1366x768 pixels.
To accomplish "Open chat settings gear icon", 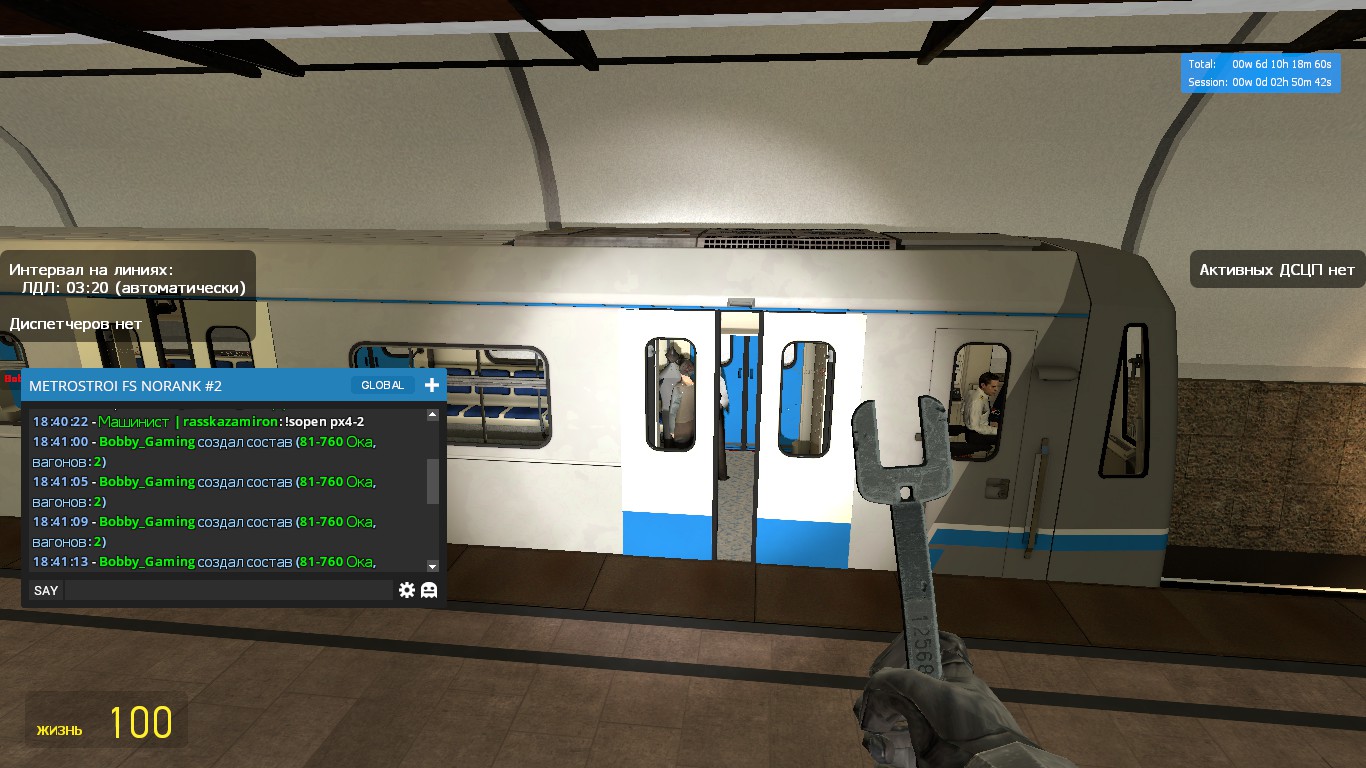I will point(406,590).
